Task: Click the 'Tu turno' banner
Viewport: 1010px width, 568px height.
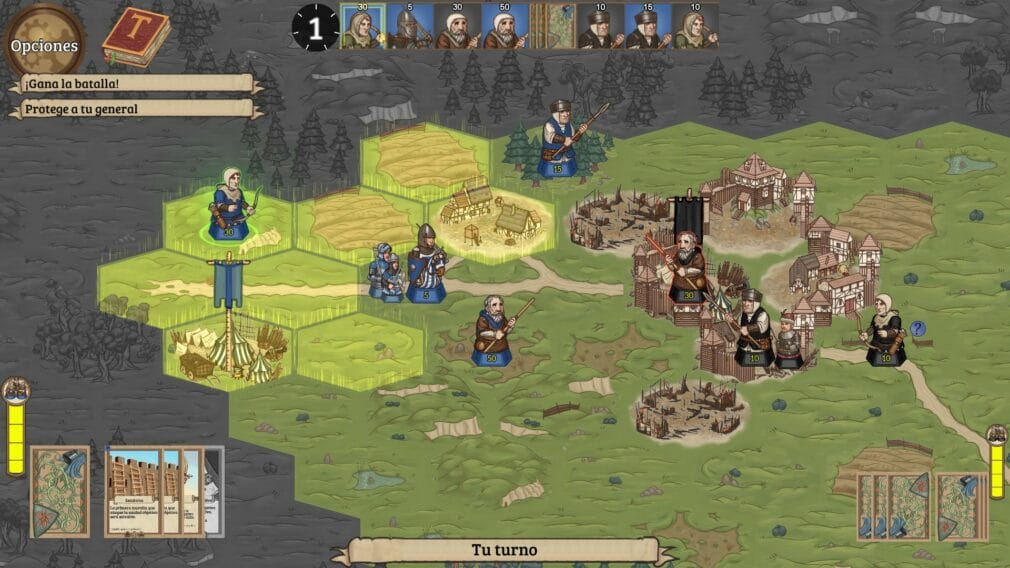Action: click(x=504, y=550)
